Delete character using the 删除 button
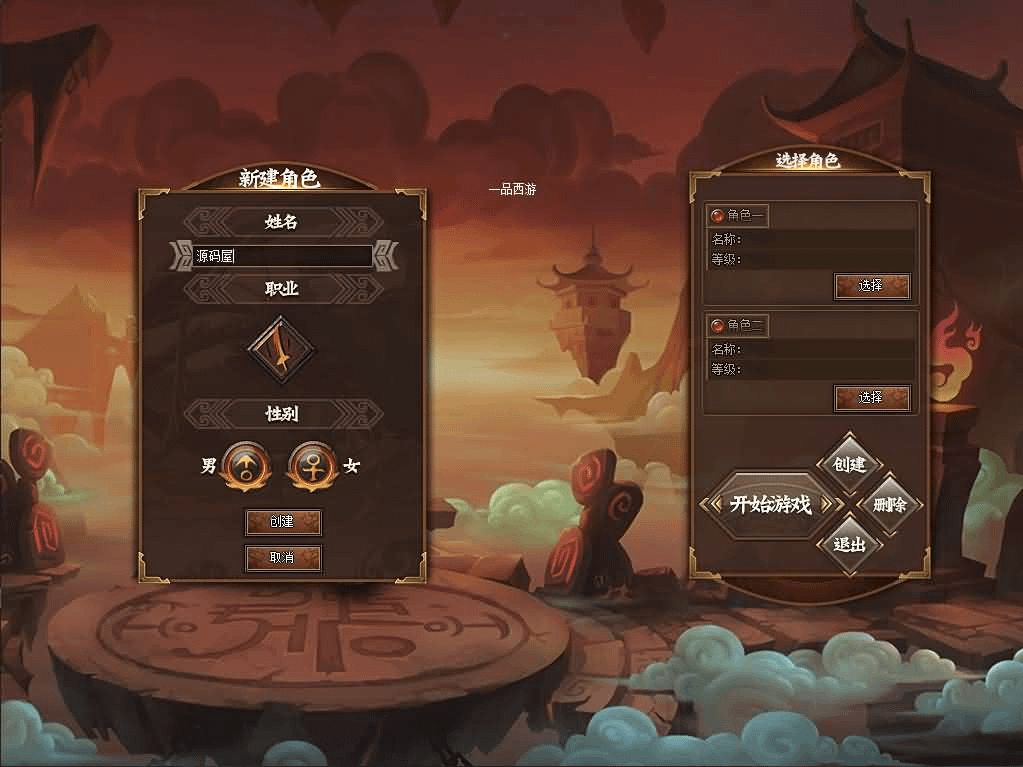The height and width of the screenshot is (767, 1023). (x=889, y=505)
